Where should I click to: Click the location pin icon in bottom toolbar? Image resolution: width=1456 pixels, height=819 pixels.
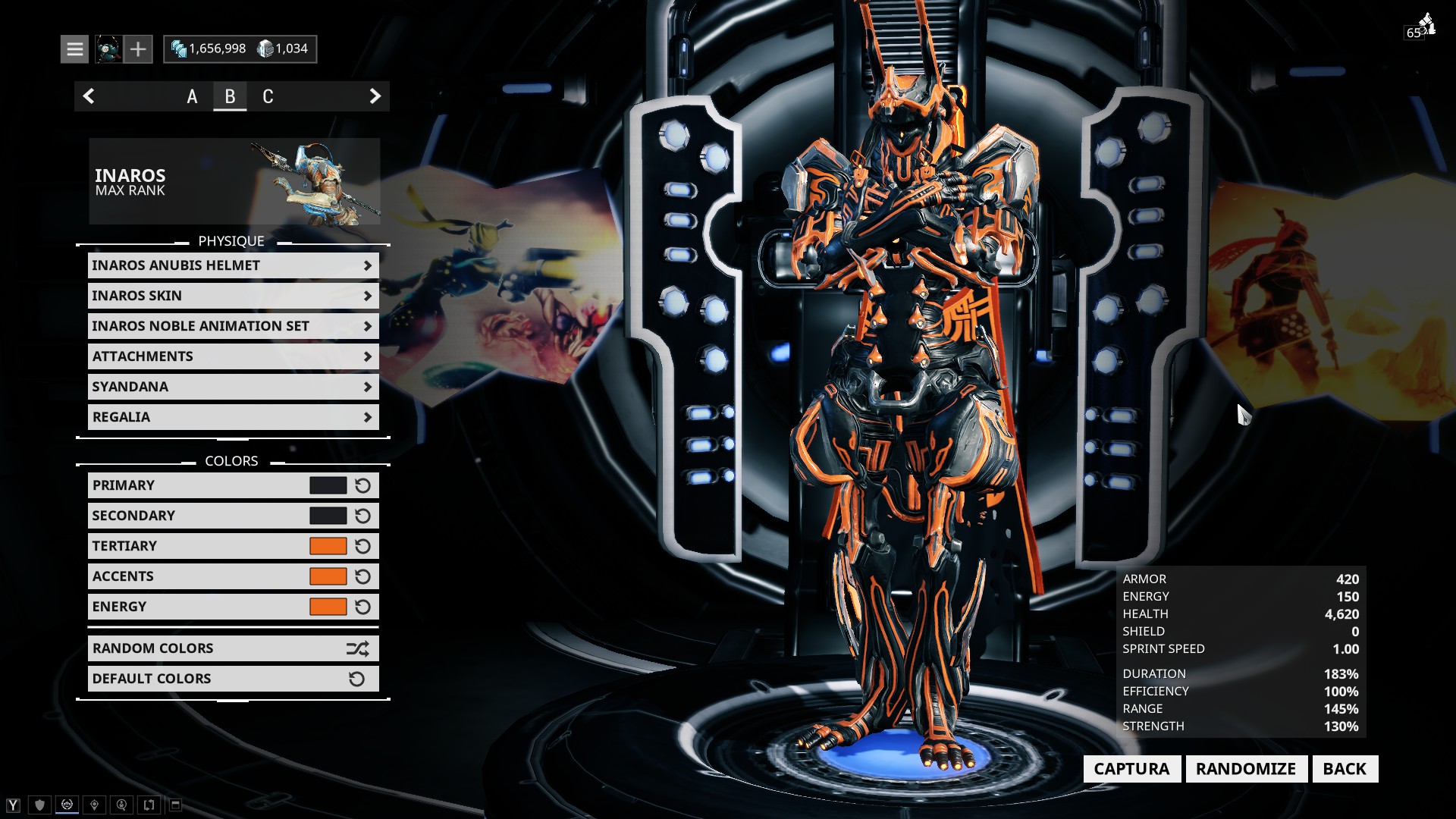click(x=94, y=804)
